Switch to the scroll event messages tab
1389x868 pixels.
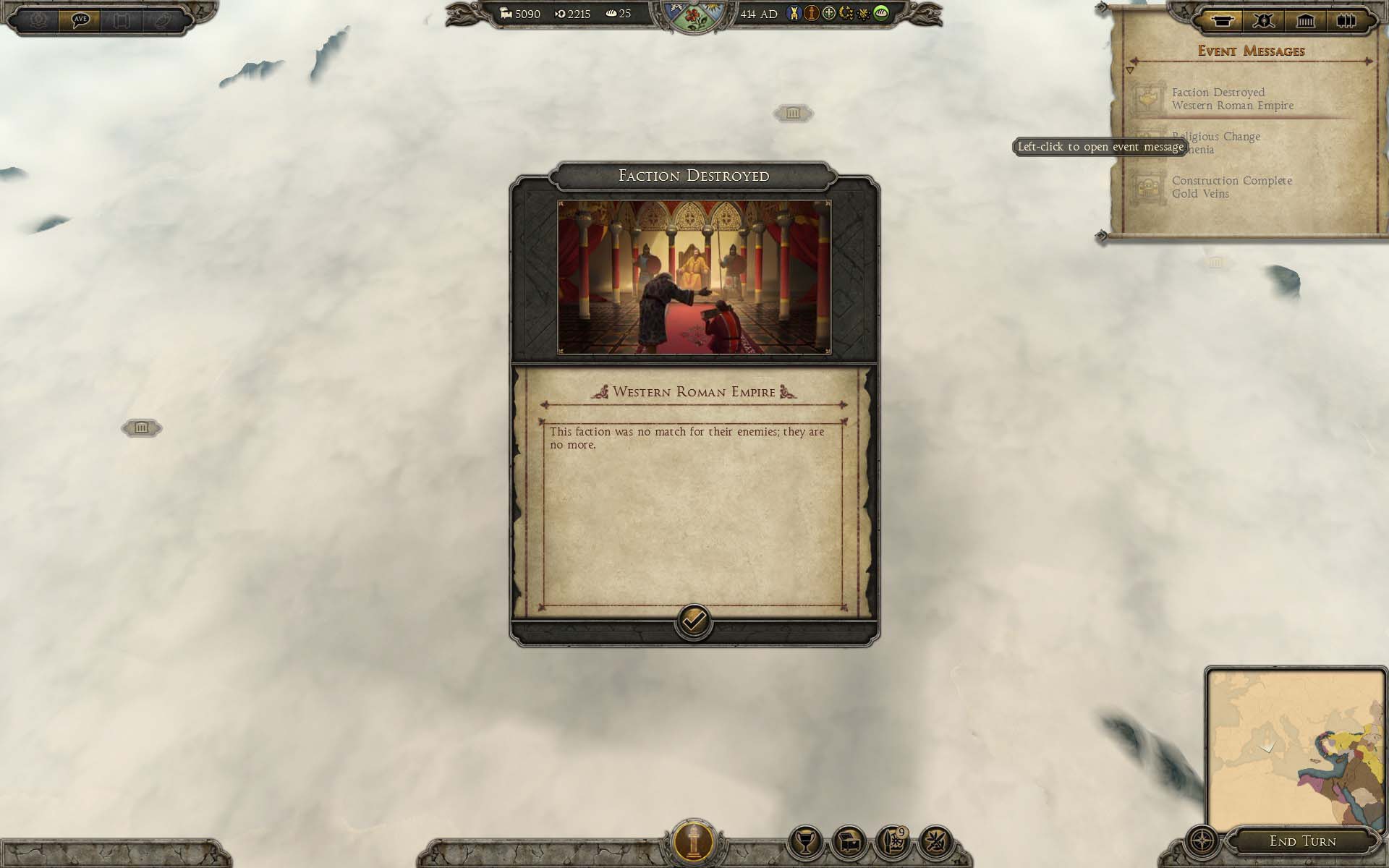[1222, 20]
